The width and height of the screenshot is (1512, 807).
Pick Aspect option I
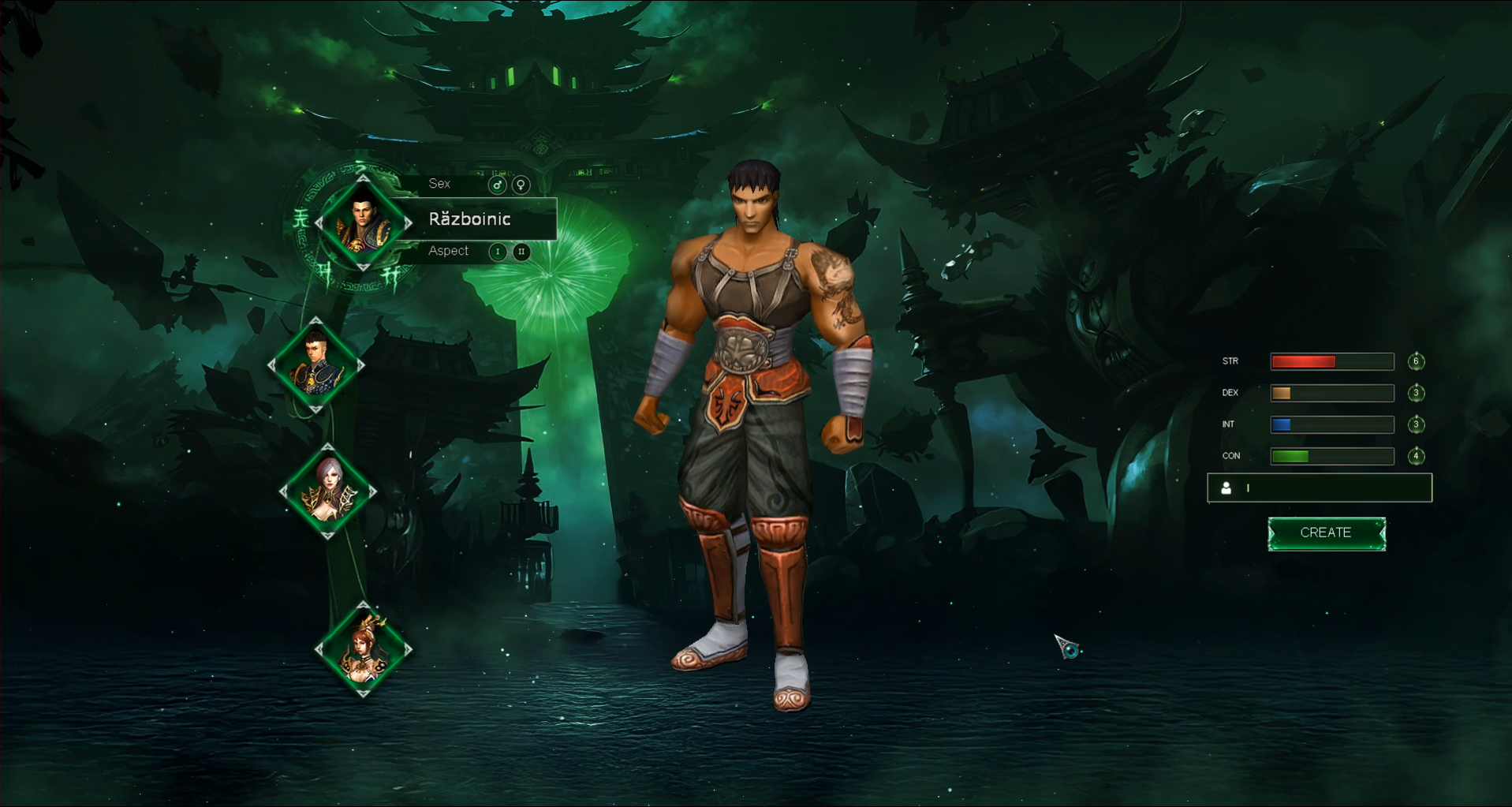click(x=497, y=252)
